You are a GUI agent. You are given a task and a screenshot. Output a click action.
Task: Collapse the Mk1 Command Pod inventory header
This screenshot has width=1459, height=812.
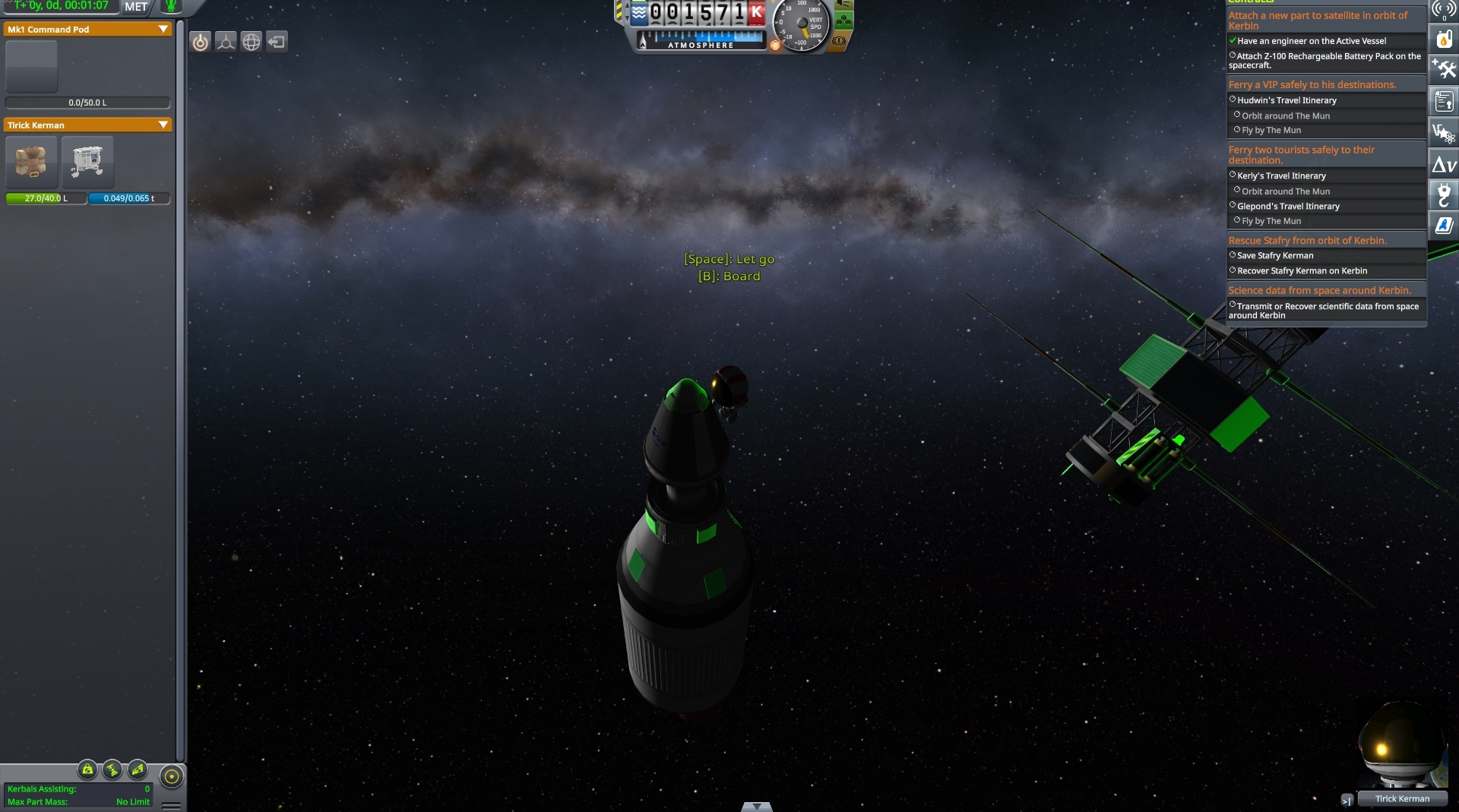[x=163, y=30]
